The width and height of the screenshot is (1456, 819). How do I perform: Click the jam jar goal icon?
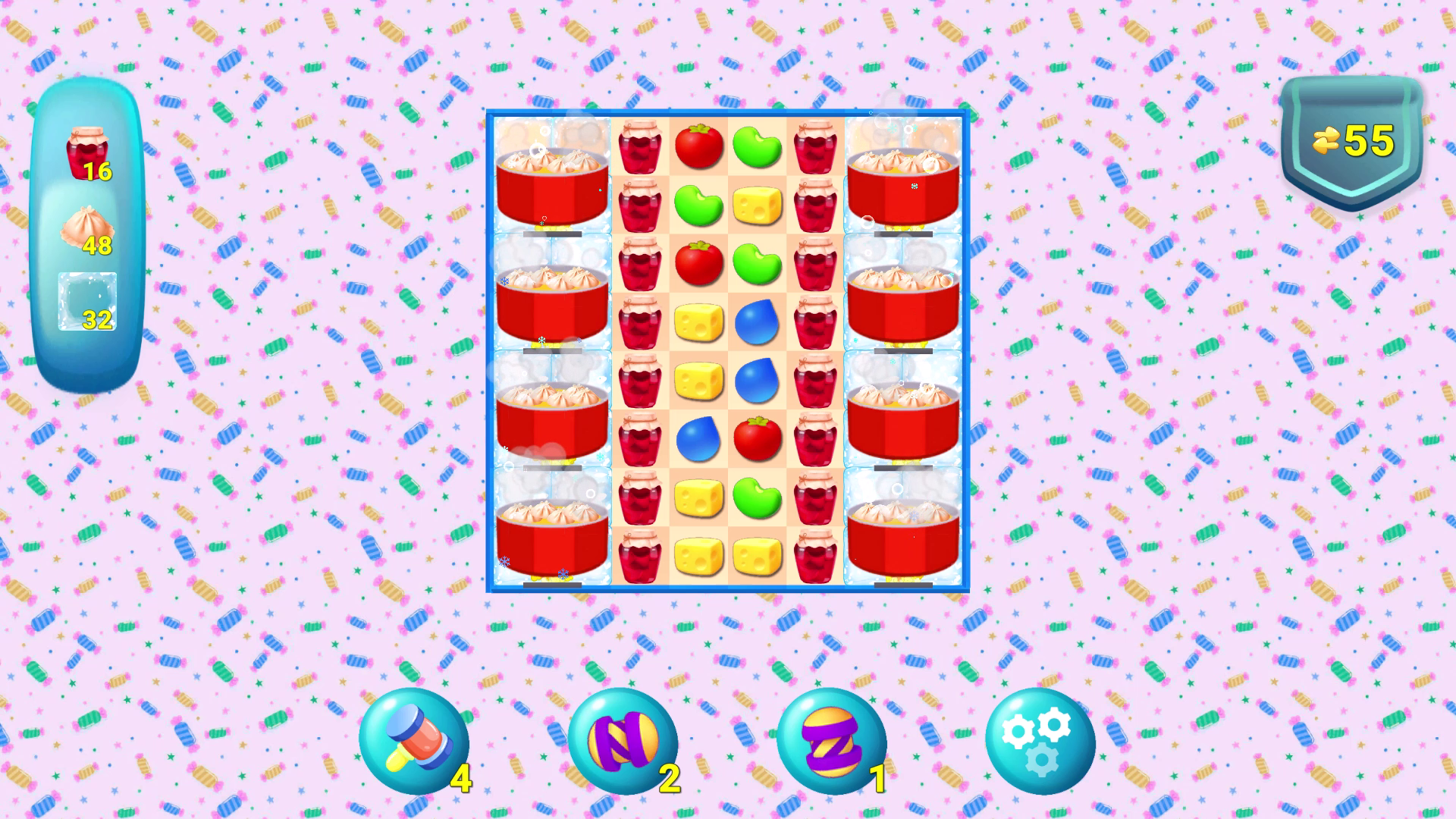pyautogui.click(x=86, y=152)
